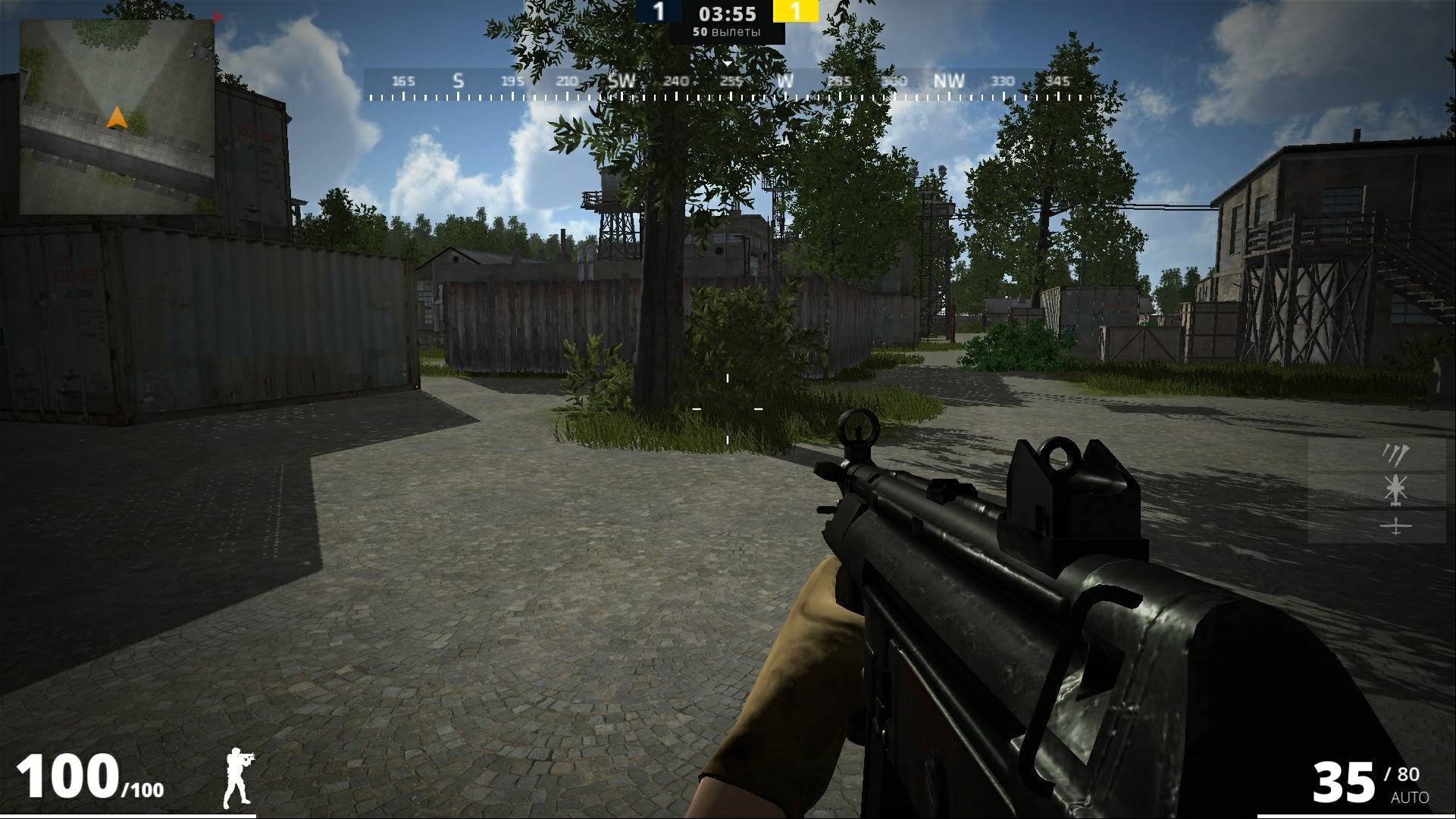
Task: Activate the attack helicopter killstreak icon
Action: pyautogui.click(x=1395, y=489)
